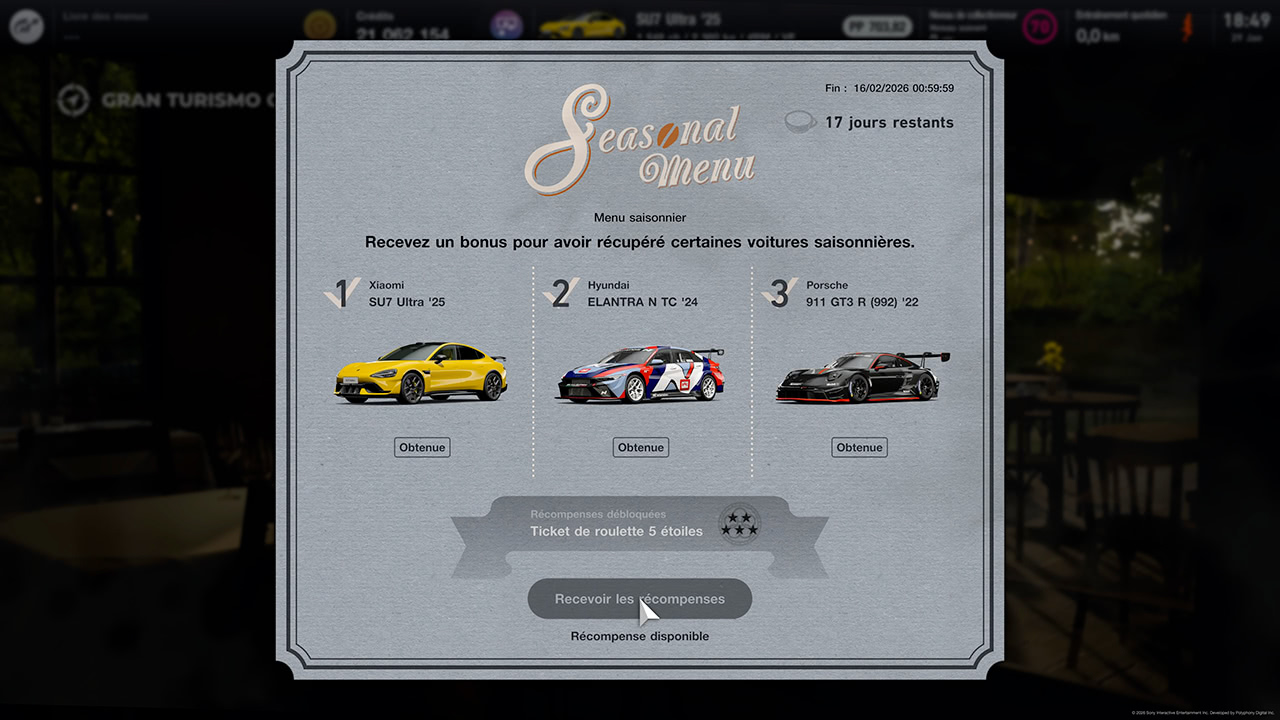
Task: Click the speech bubble beside '17 jours restants'
Action: point(799,122)
